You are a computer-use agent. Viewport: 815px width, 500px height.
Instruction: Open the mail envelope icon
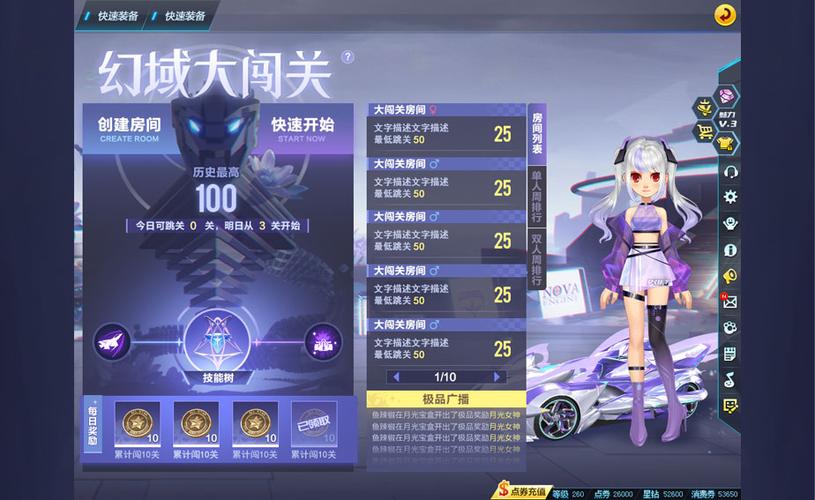point(730,301)
